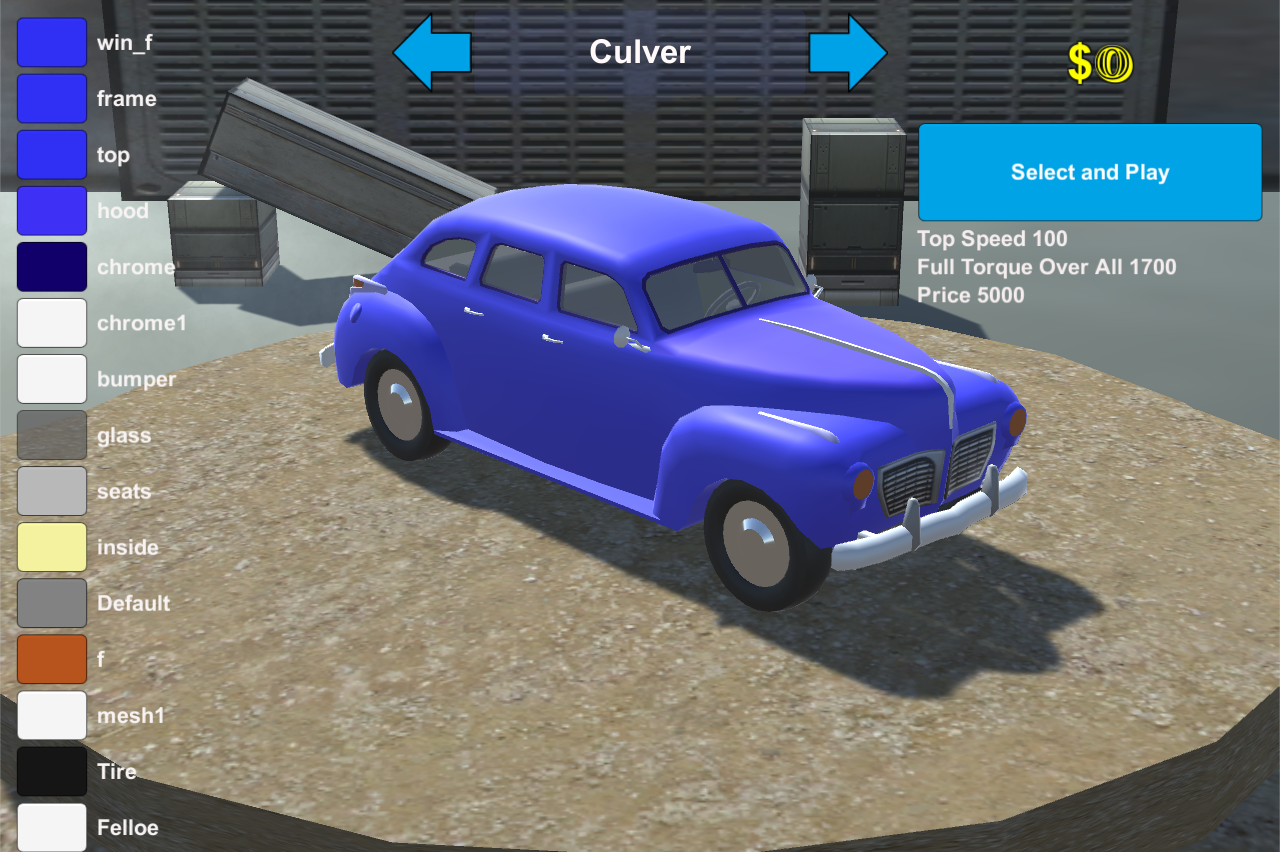Choose the seats color swatch
The height and width of the screenshot is (852, 1280).
tap(52, 491)
